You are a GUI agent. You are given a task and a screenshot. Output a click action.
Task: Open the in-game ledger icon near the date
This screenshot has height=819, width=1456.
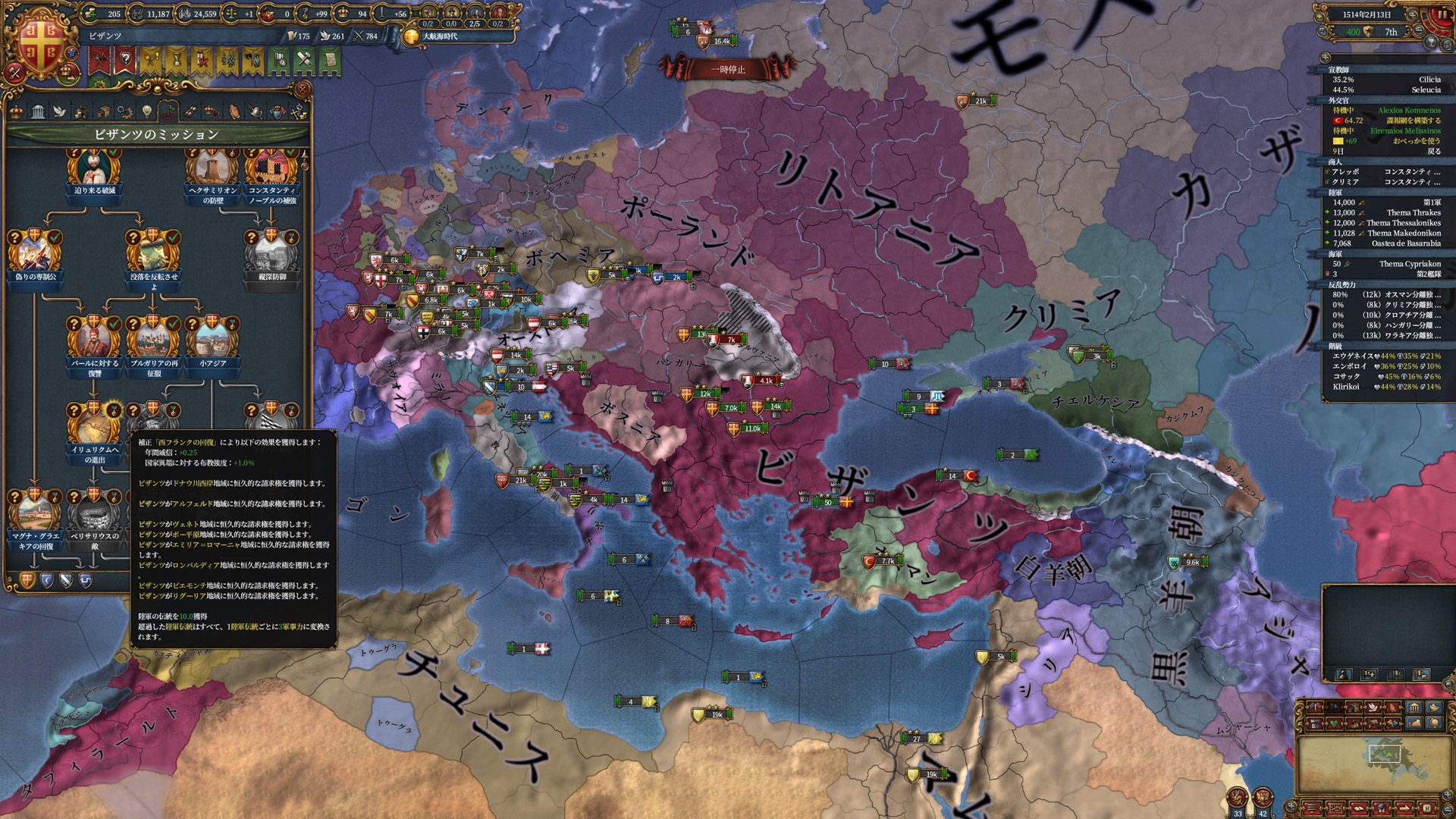(x=1448, y=45)
